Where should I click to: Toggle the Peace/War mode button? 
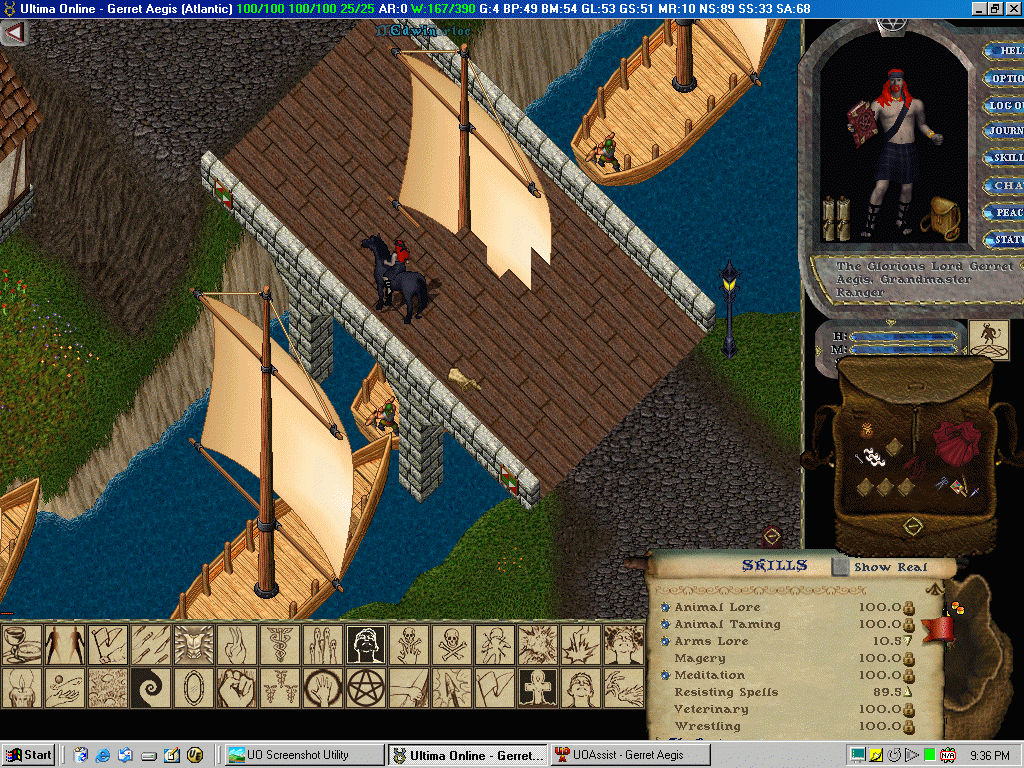pyautogui.click(x=1004, y=212)
